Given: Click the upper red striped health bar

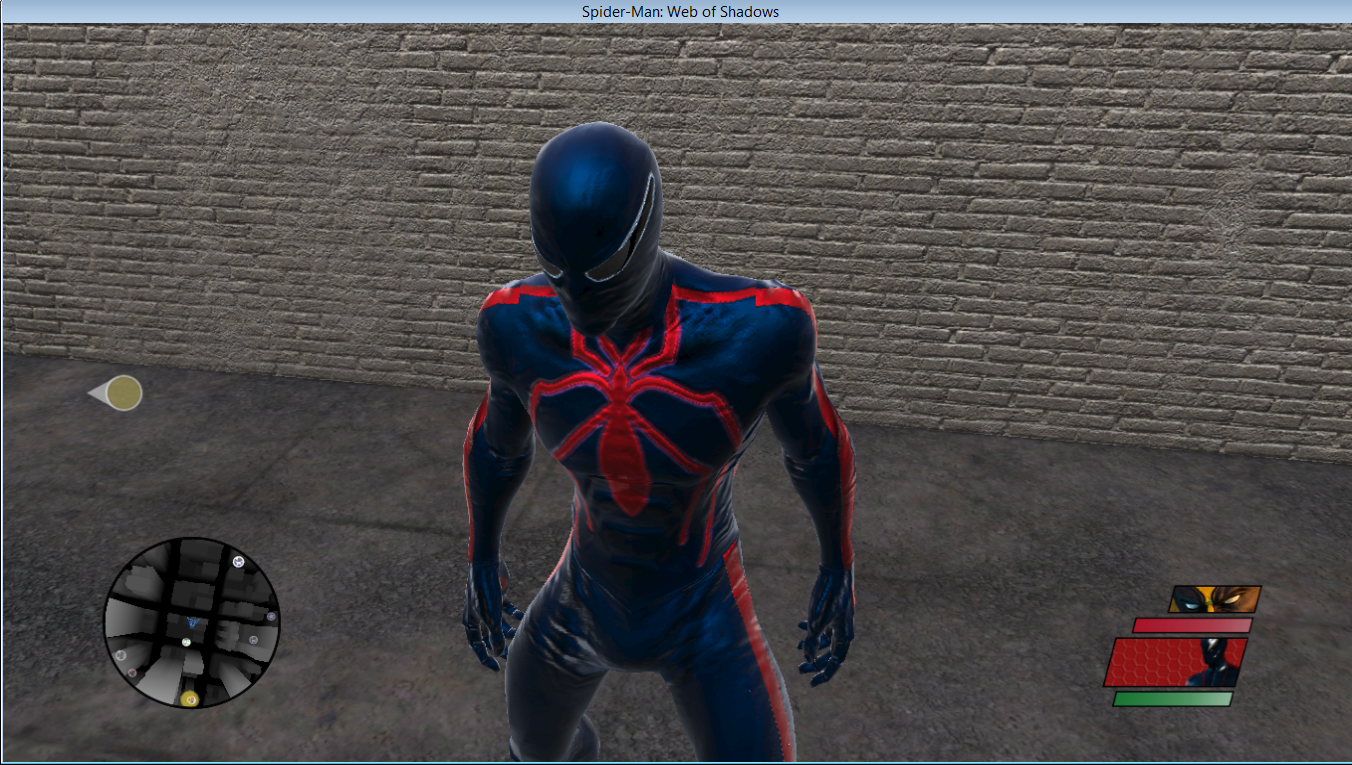Looking at the screenshot, I should [x=1191, y=625].
